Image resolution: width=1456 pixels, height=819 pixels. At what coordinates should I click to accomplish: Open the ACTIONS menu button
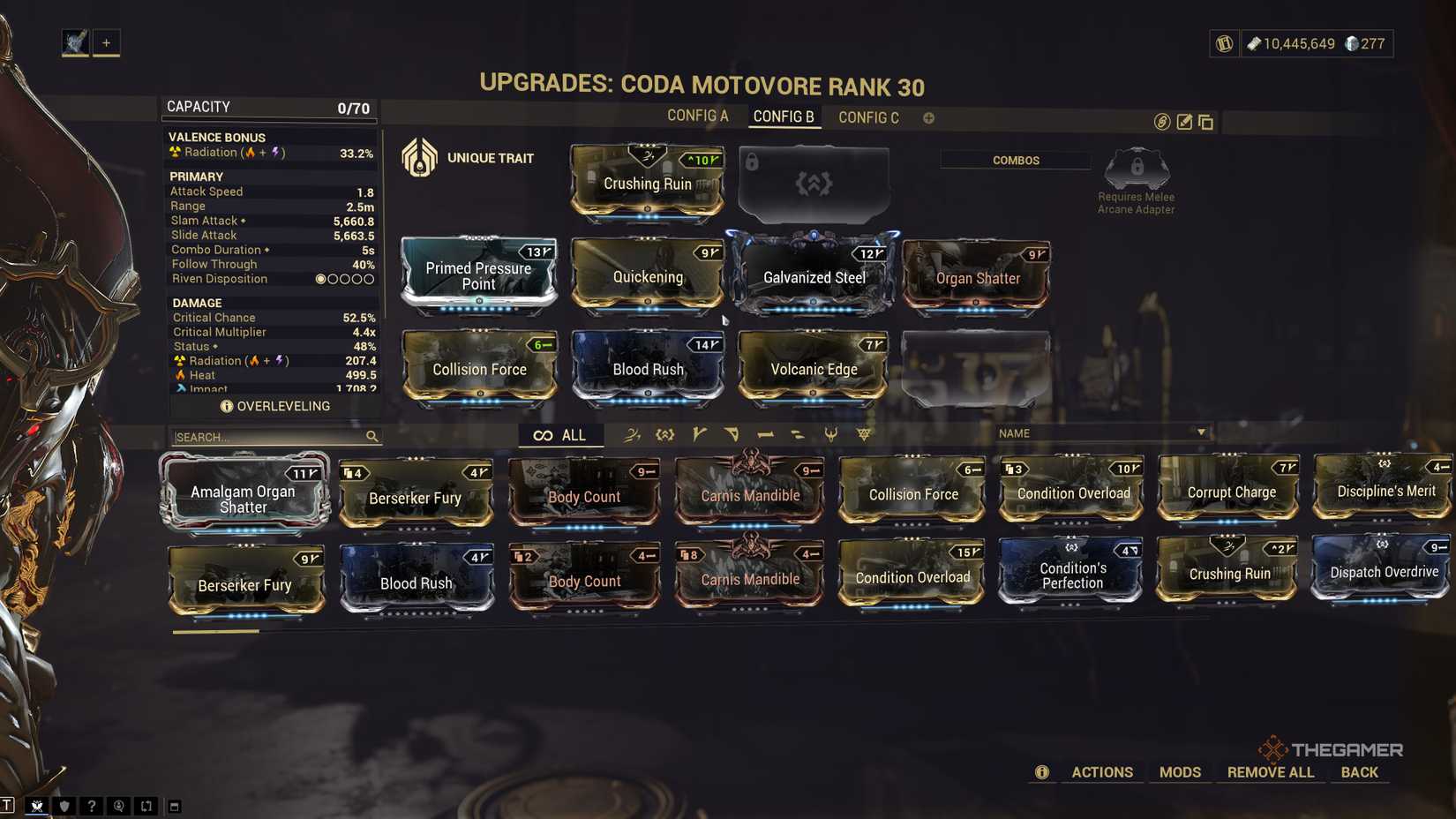(x=1102, y=771)
